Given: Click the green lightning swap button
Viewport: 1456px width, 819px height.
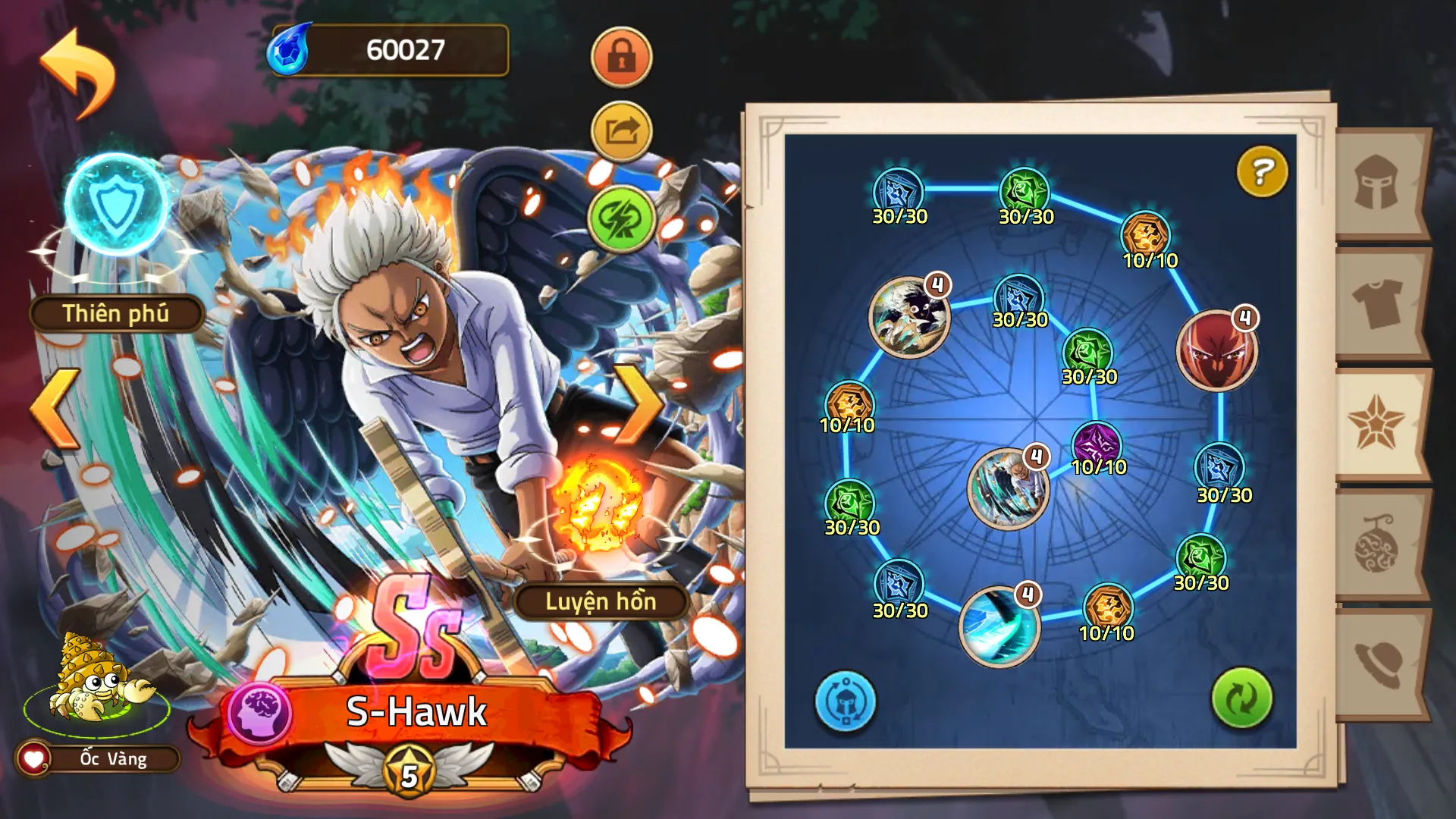Looking at the screenshot, I should 621,218.
